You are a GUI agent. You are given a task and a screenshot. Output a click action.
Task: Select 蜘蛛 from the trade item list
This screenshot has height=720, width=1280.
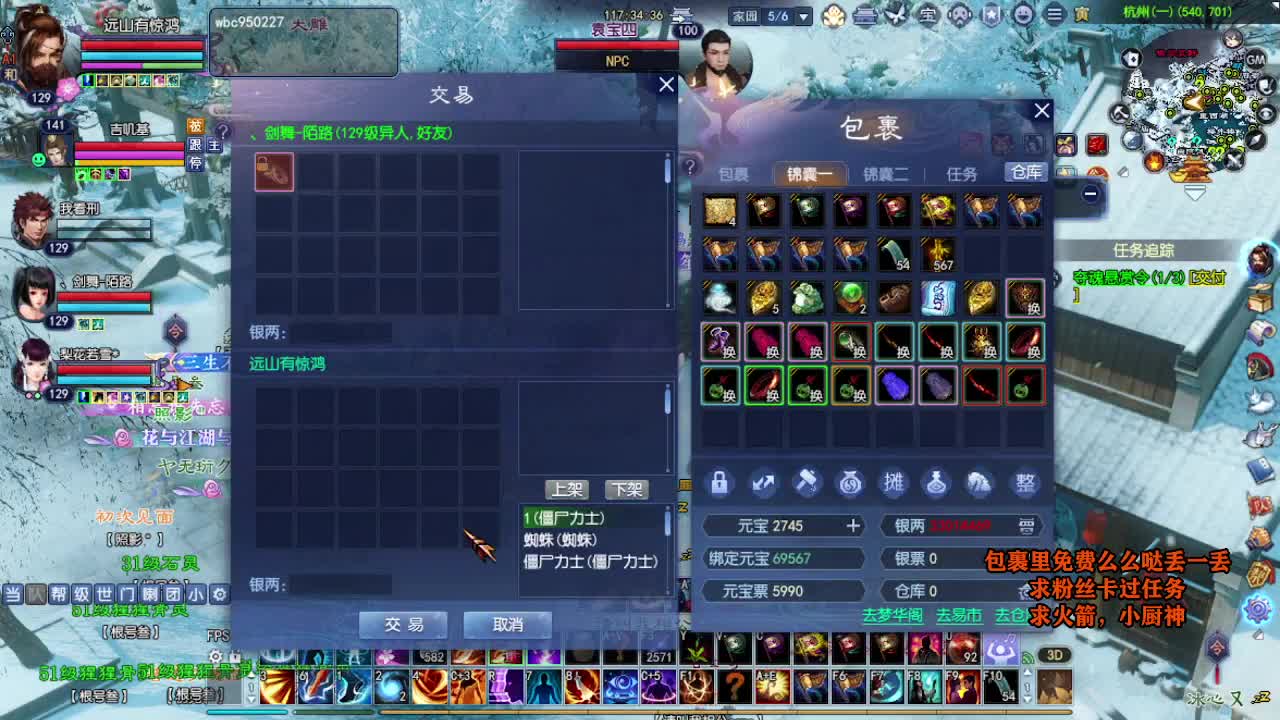point(560,541)
